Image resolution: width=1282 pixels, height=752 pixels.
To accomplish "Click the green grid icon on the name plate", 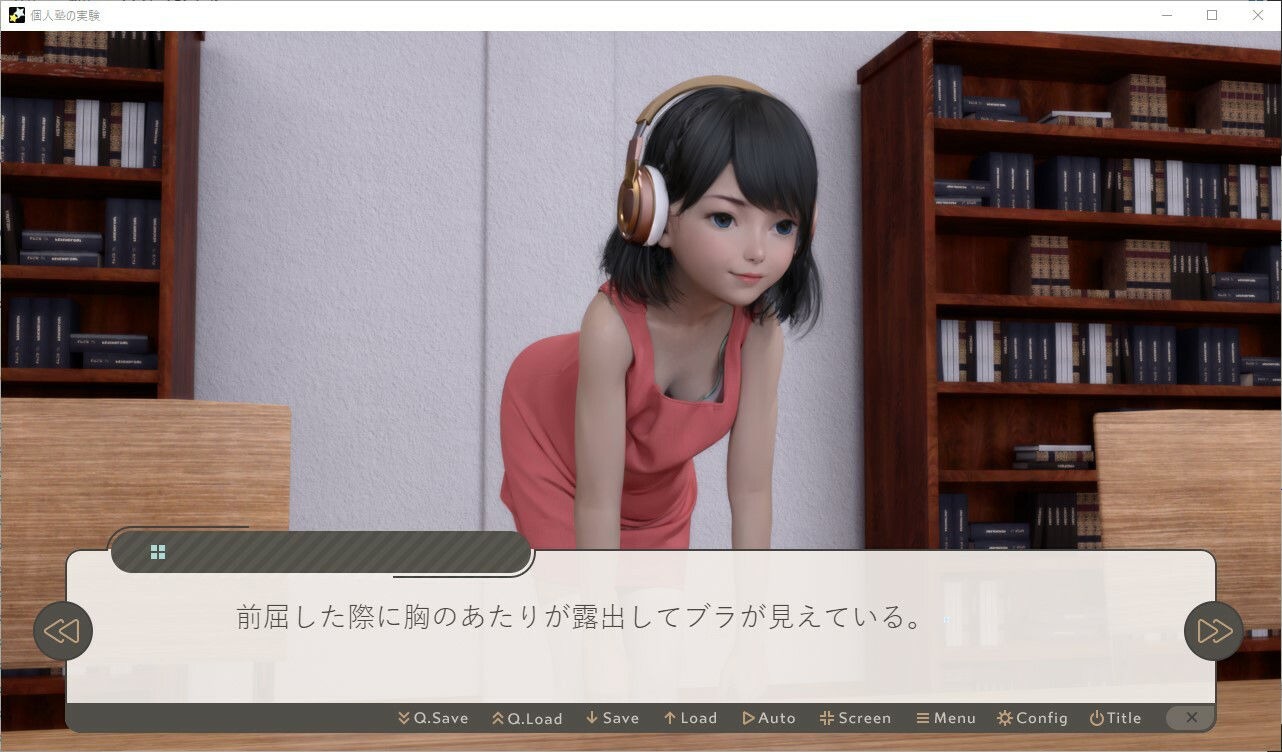I will click(158, 551).
